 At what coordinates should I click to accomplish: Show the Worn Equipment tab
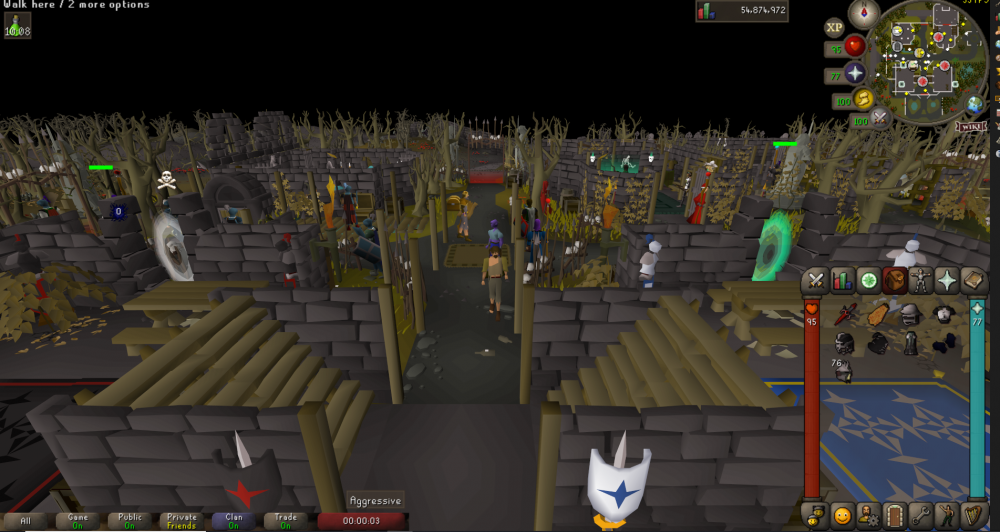[920, 281]
